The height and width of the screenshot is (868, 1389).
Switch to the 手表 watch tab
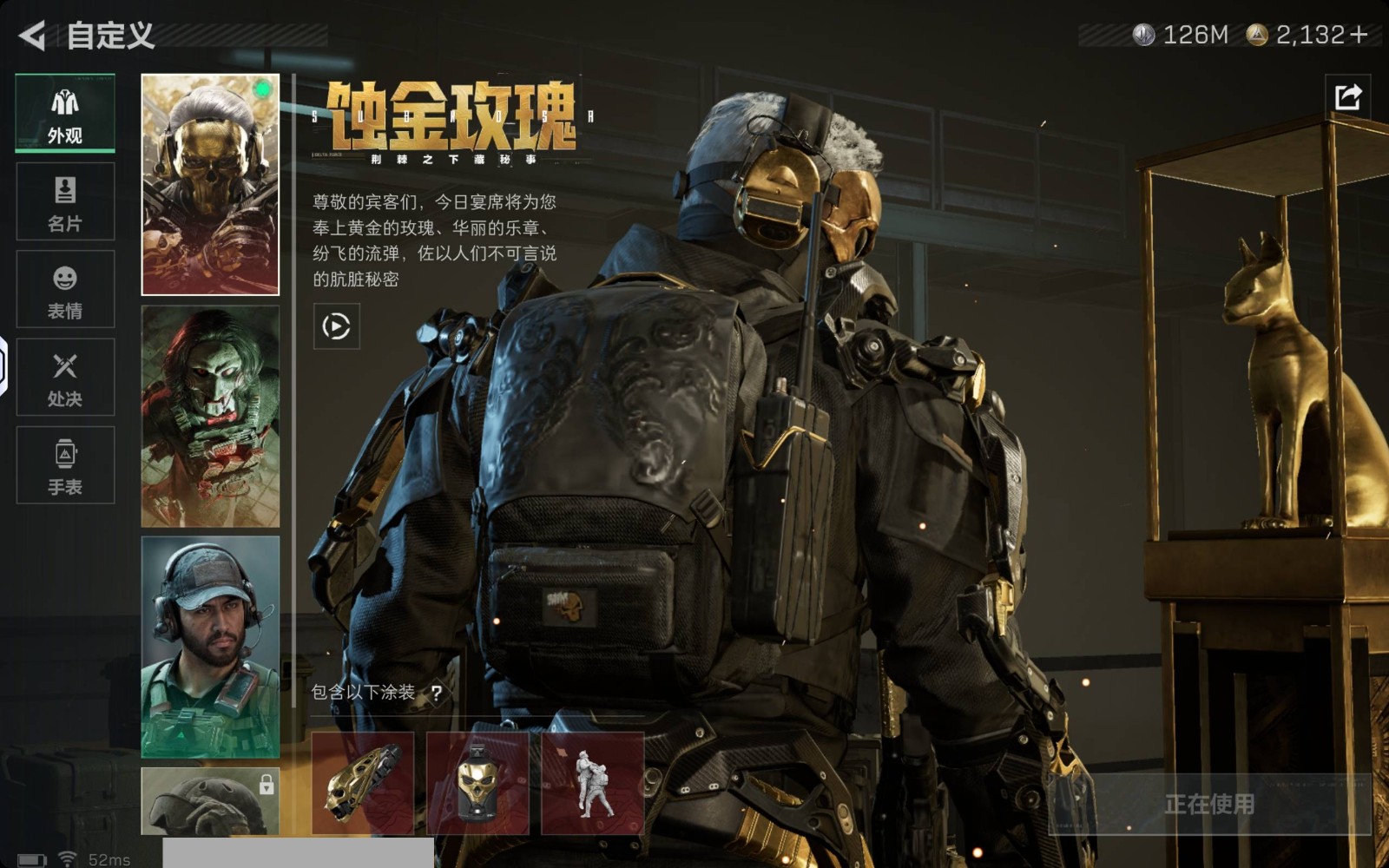tap(65, 465)
